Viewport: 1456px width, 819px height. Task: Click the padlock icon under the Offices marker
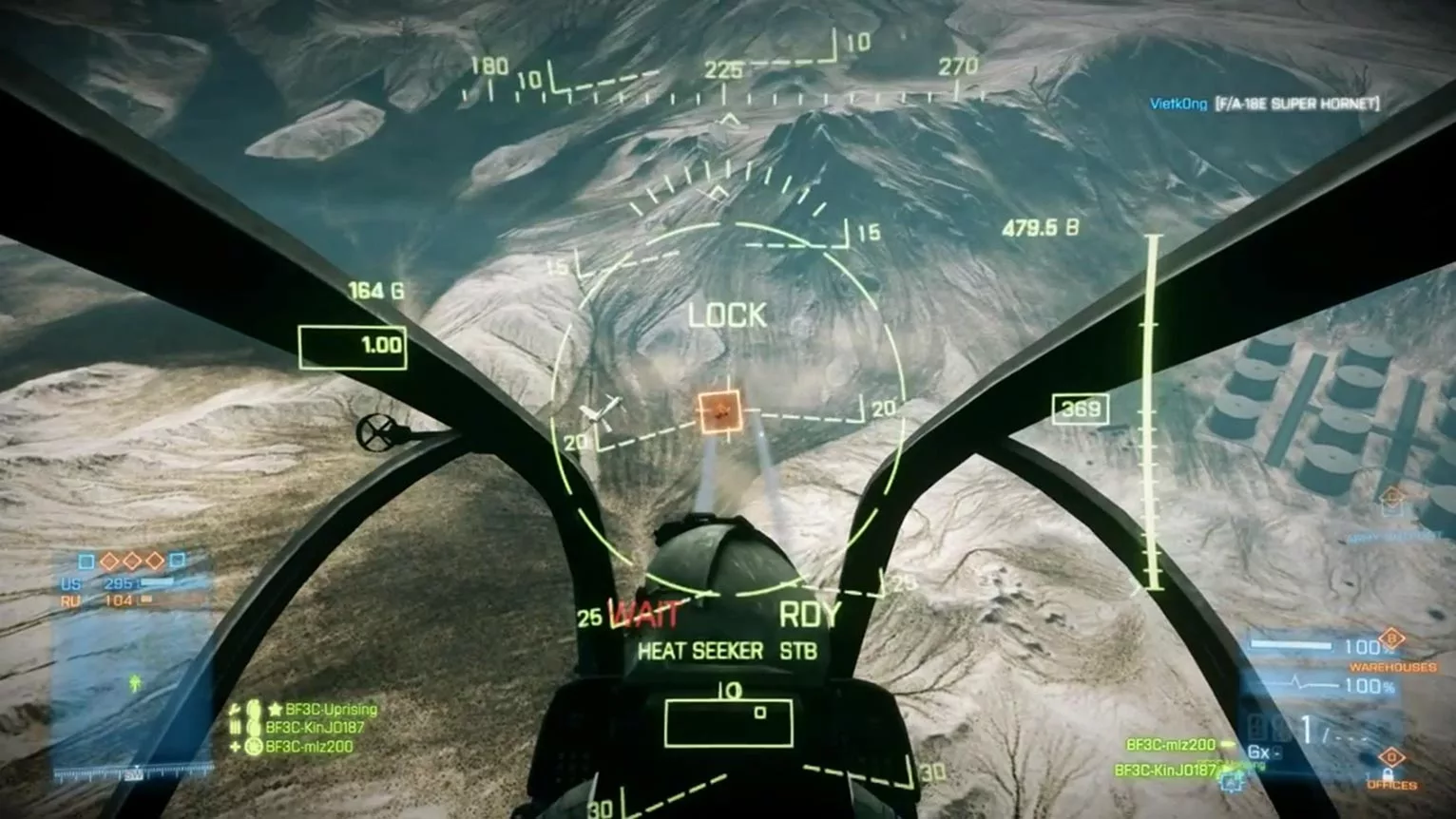click(1389, 775)
